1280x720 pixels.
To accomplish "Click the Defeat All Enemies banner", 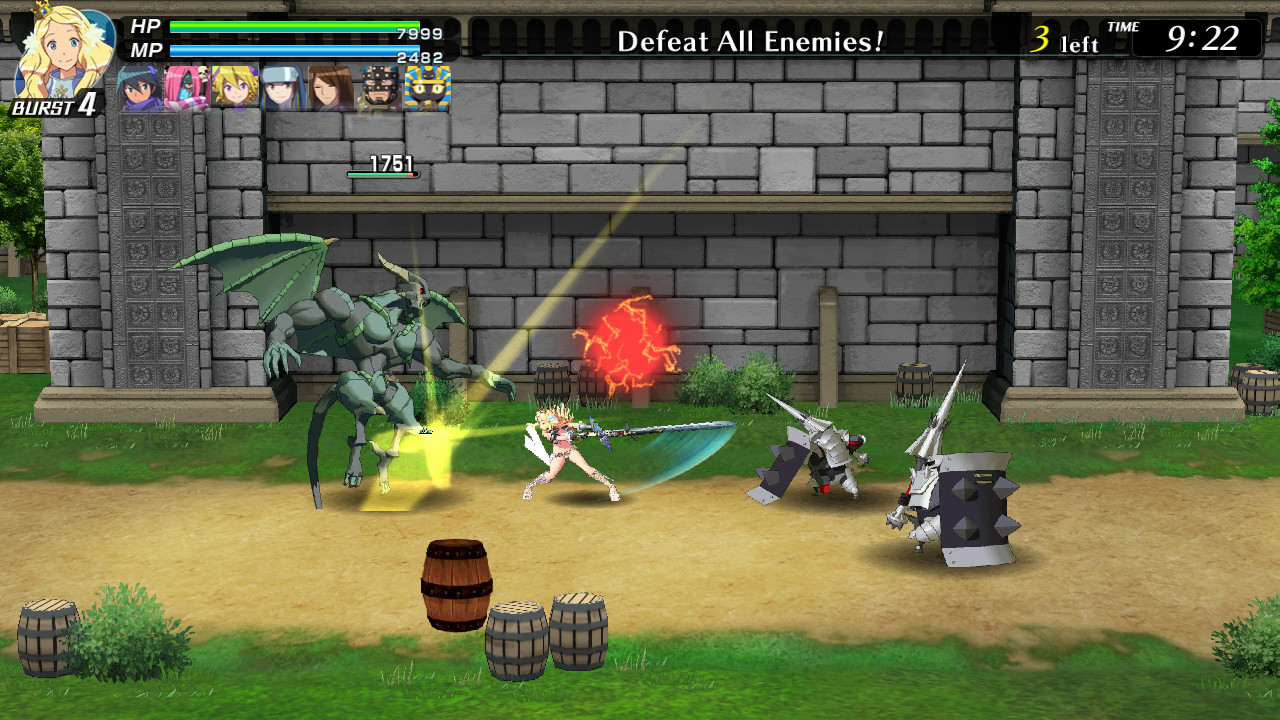I will click(748, 40).
